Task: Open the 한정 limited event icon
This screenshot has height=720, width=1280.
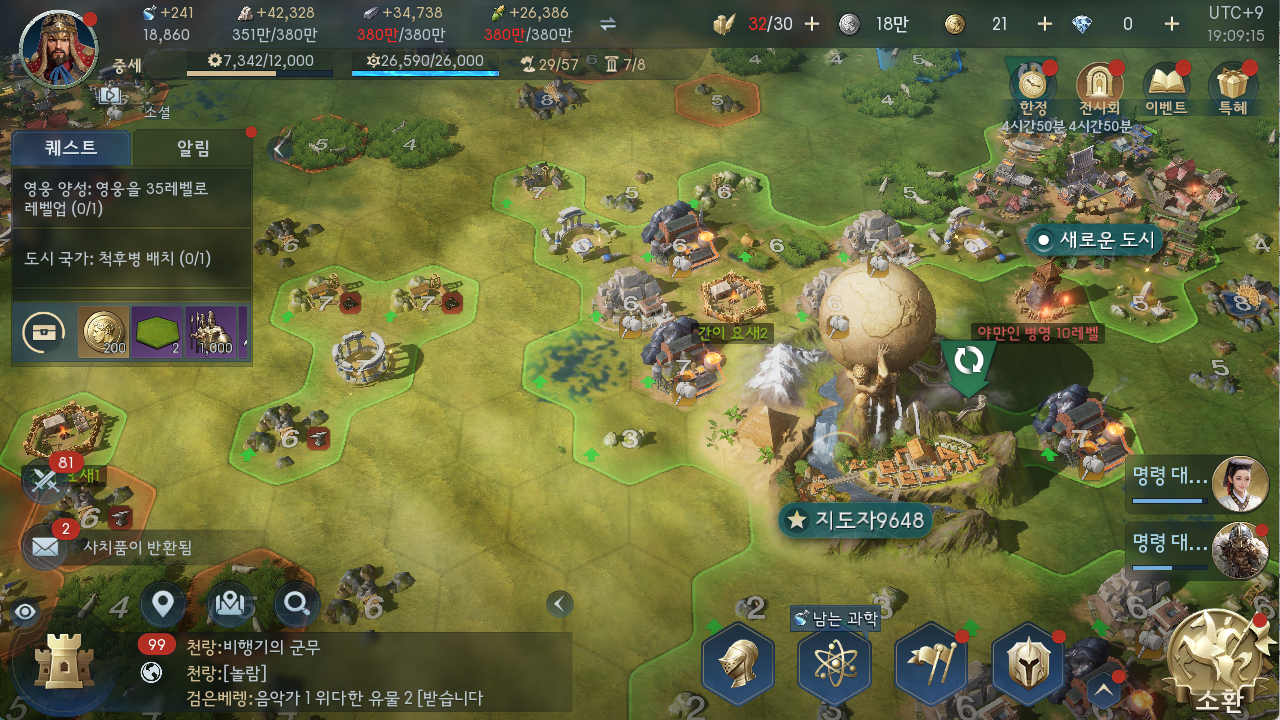Action: pos(1033,87)
